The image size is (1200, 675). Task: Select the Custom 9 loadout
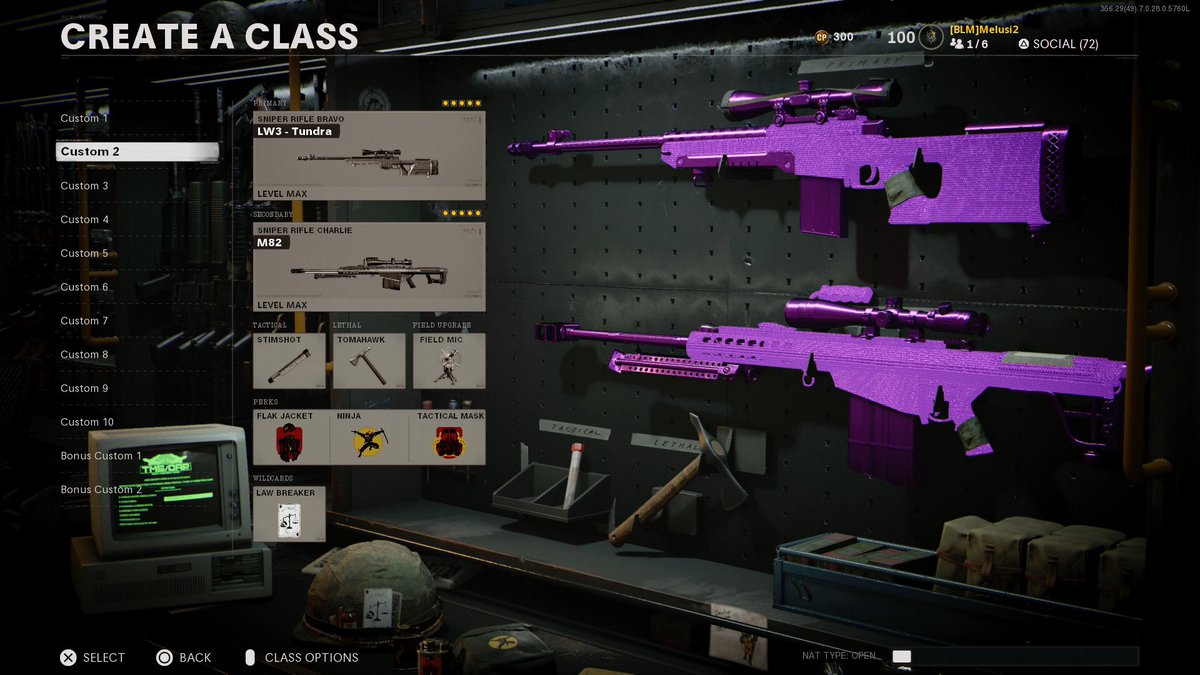click(85, 388)
